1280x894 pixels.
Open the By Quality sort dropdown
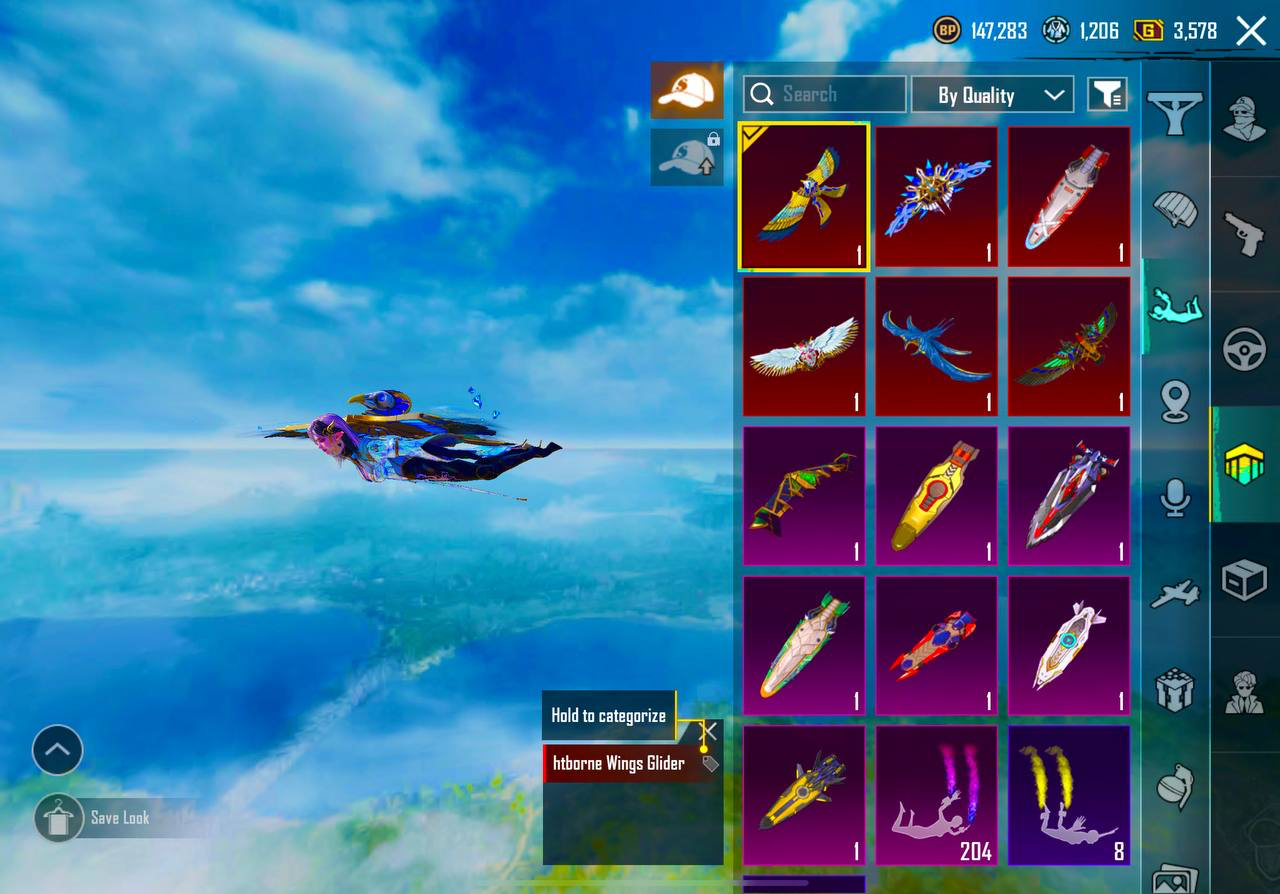pyautogui.click(x=992, y=95)
